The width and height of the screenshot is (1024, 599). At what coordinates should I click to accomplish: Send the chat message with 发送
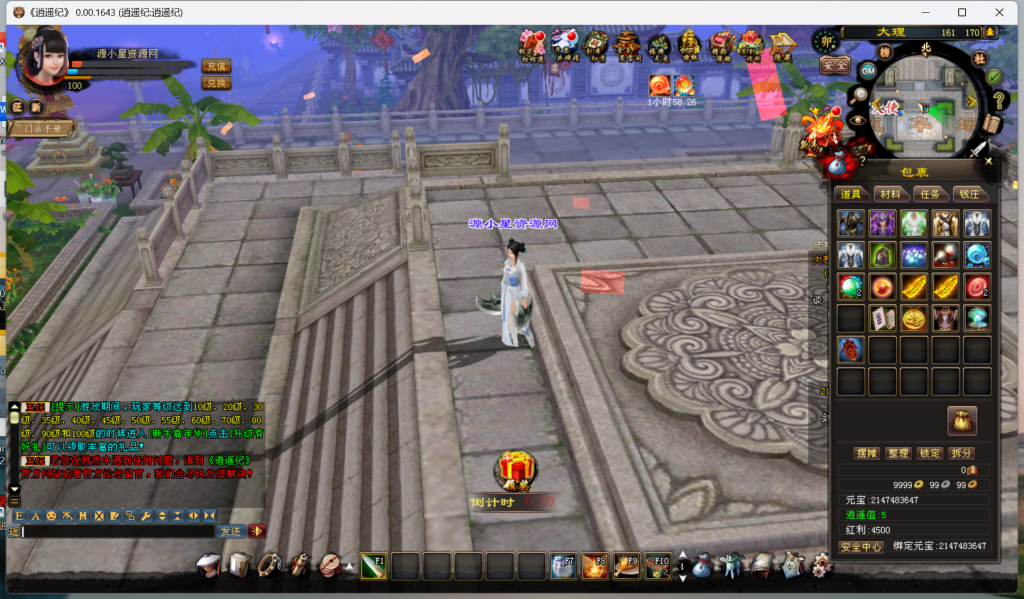click(231, 531)
